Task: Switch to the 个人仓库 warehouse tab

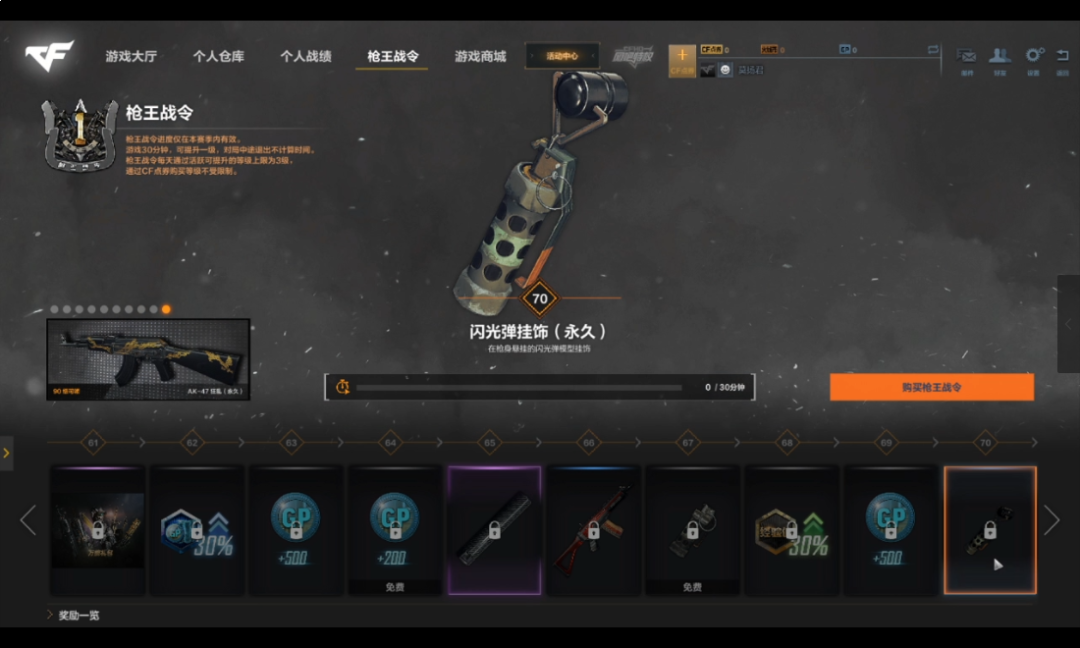Action: (218, 57)
